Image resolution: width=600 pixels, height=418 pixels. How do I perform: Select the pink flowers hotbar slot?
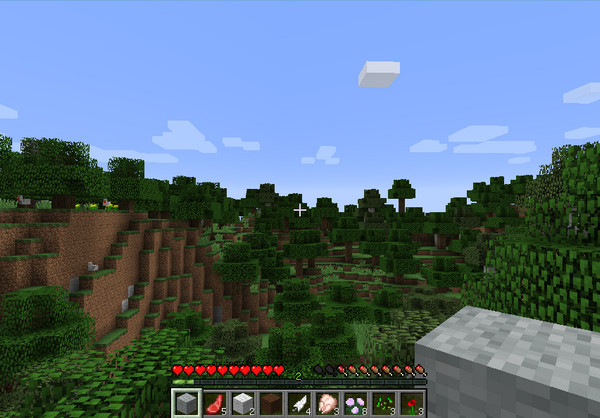[355, 404]
